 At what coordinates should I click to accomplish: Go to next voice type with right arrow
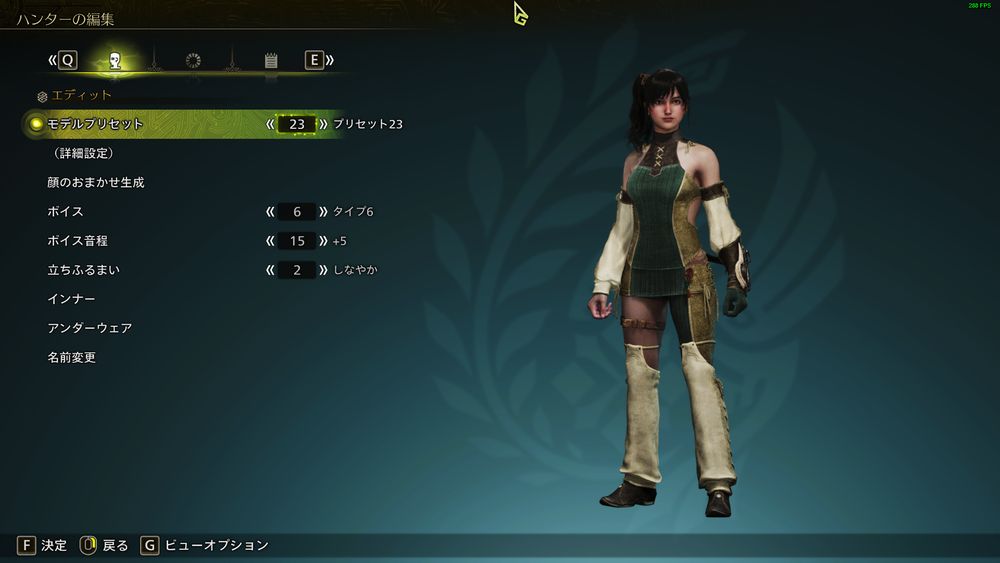click(323, 212)
